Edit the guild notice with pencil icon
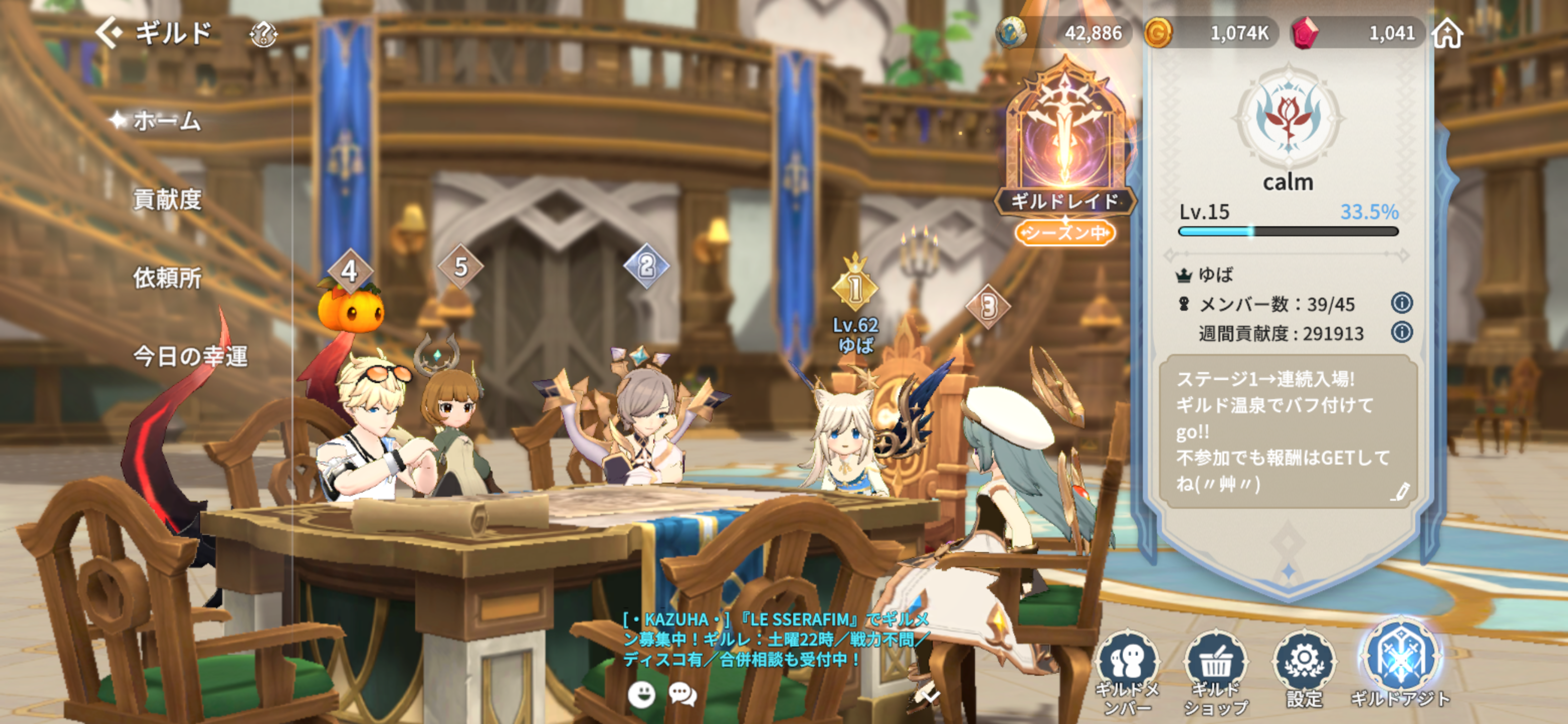The height and width of the screenshot is (724, 1568). pos(1400,491)
